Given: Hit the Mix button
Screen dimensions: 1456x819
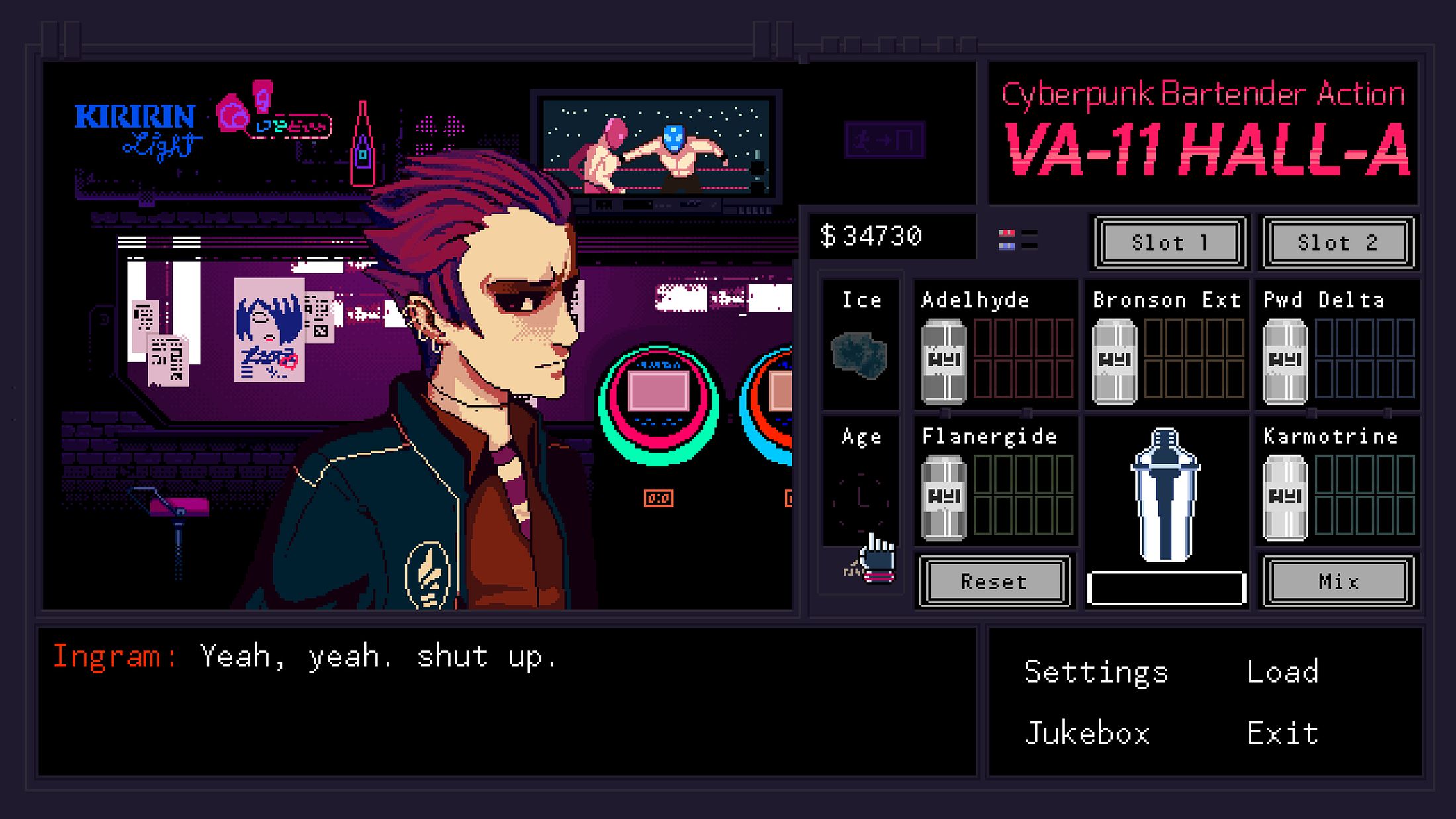Looking at the screenshot, I should [1338, 582].
